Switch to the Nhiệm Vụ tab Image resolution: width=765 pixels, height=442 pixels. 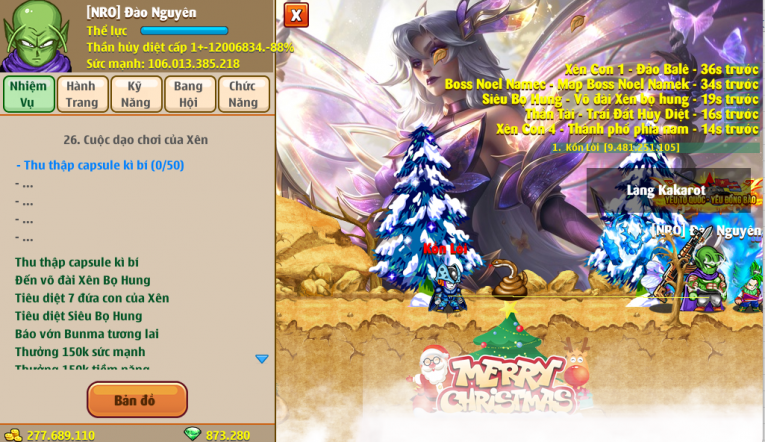[x=28, y=94]
